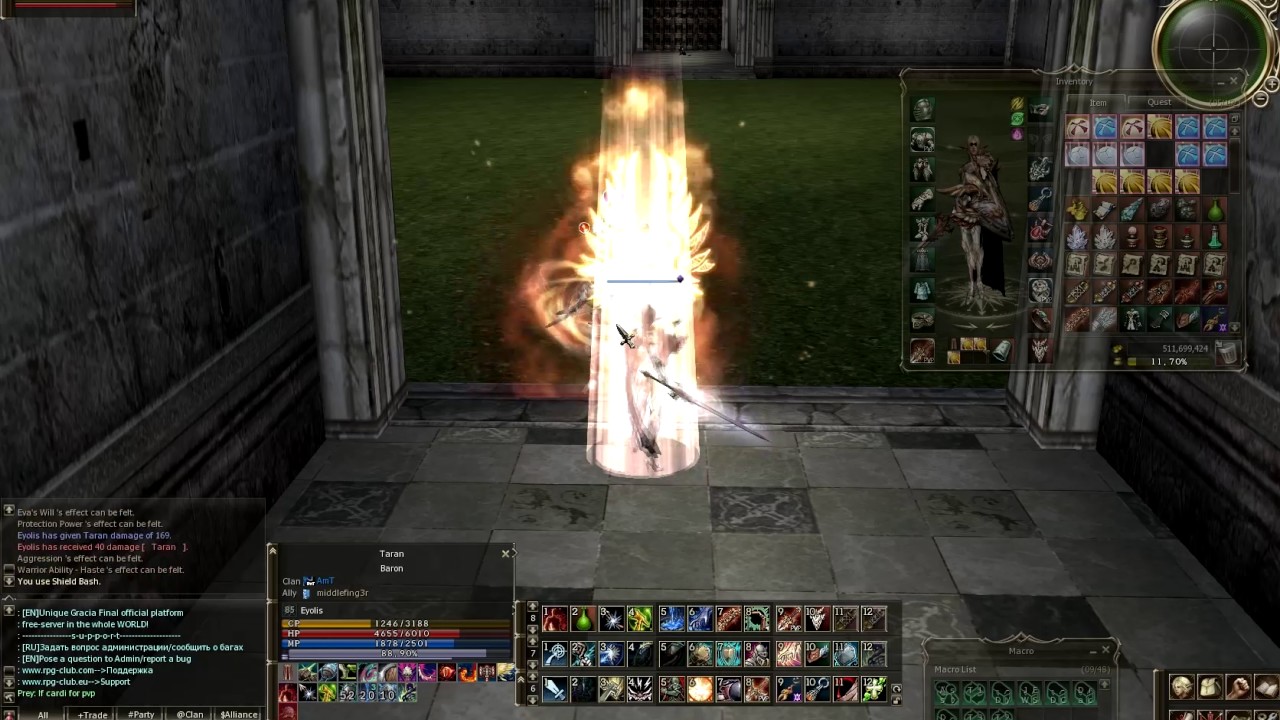Open the Clan chat tab
This screenshot has height=720, width=1280.
189,714
